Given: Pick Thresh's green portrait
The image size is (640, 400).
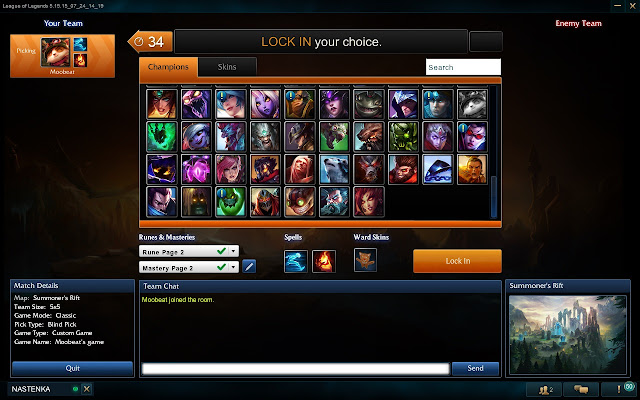Looking at the screenshot, I should tap(163, 136).
